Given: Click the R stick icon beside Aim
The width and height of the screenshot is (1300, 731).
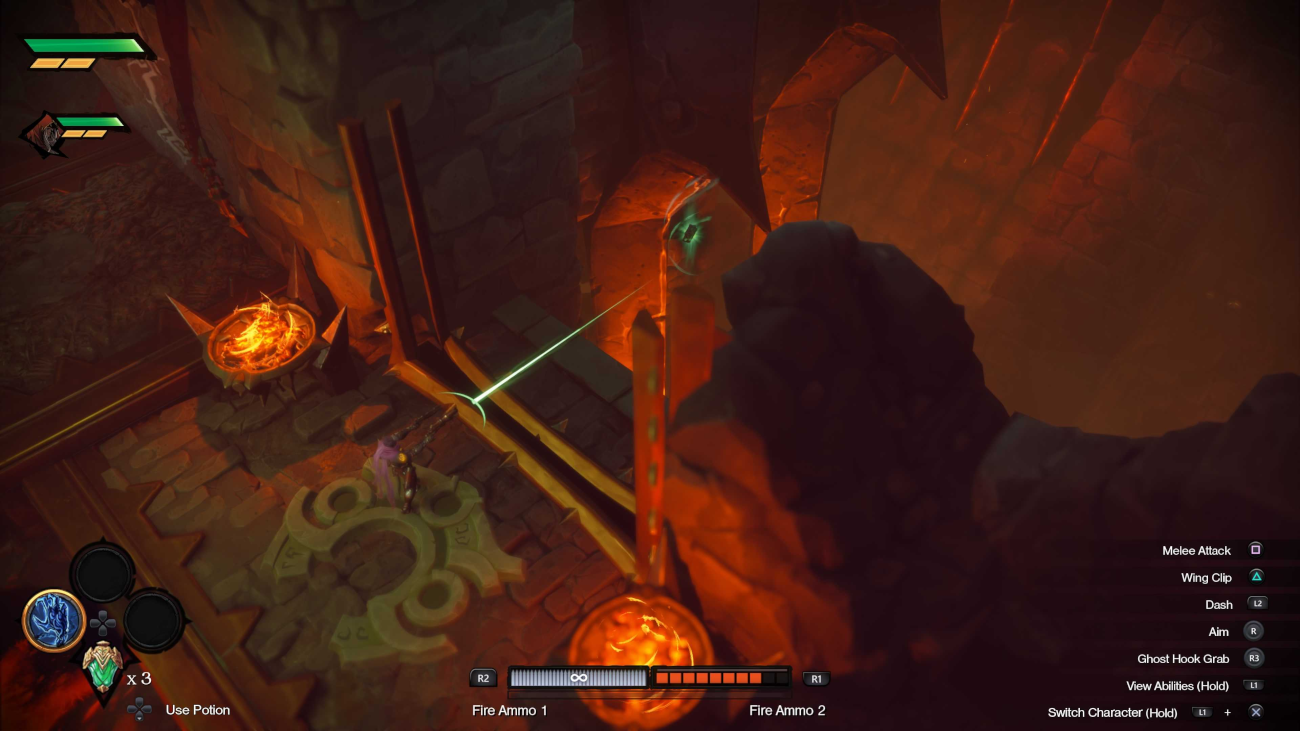Looking at the screenshot, I should point(1253,631).
